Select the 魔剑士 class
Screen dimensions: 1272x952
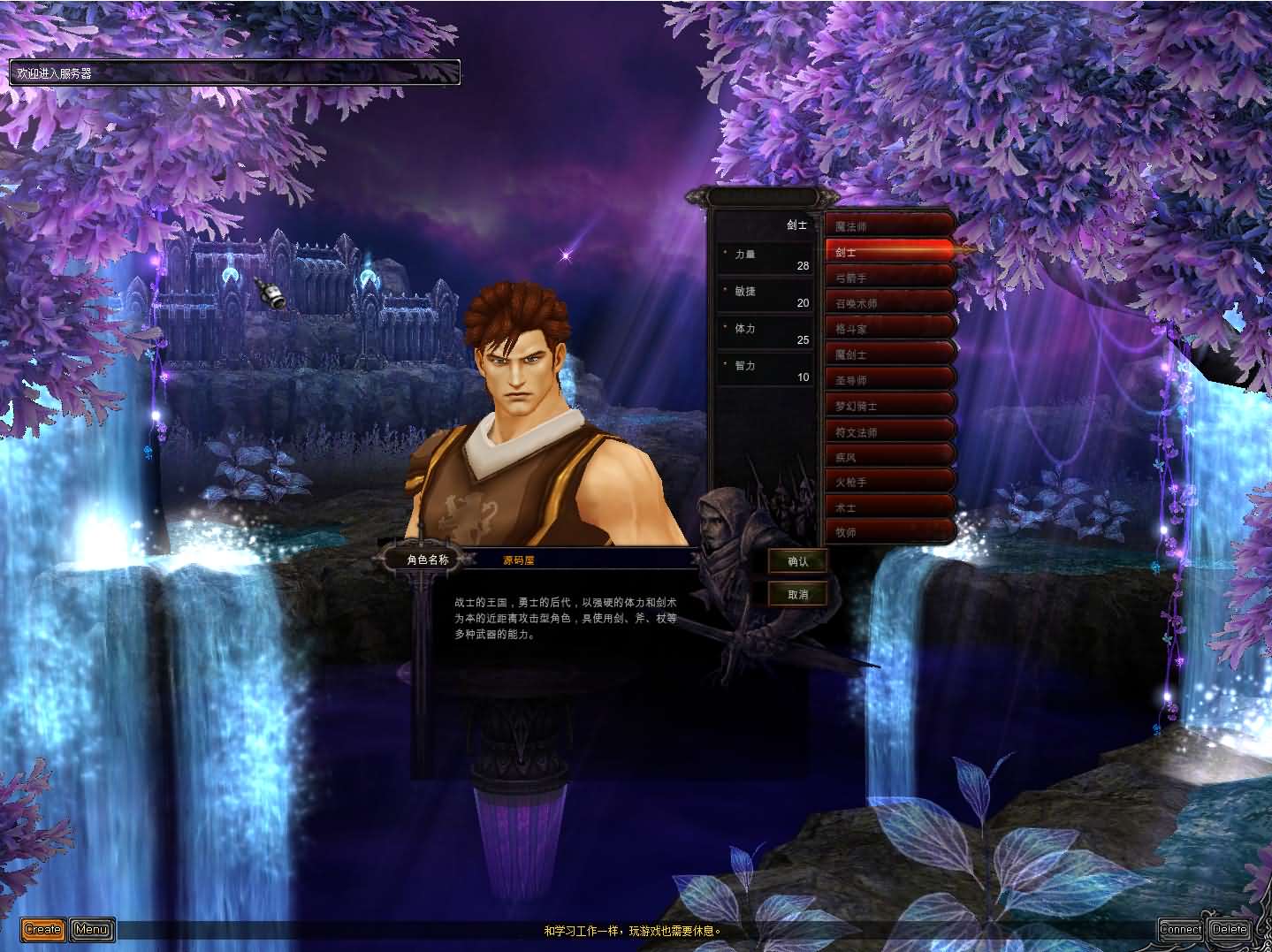click(x=889, y=354)
